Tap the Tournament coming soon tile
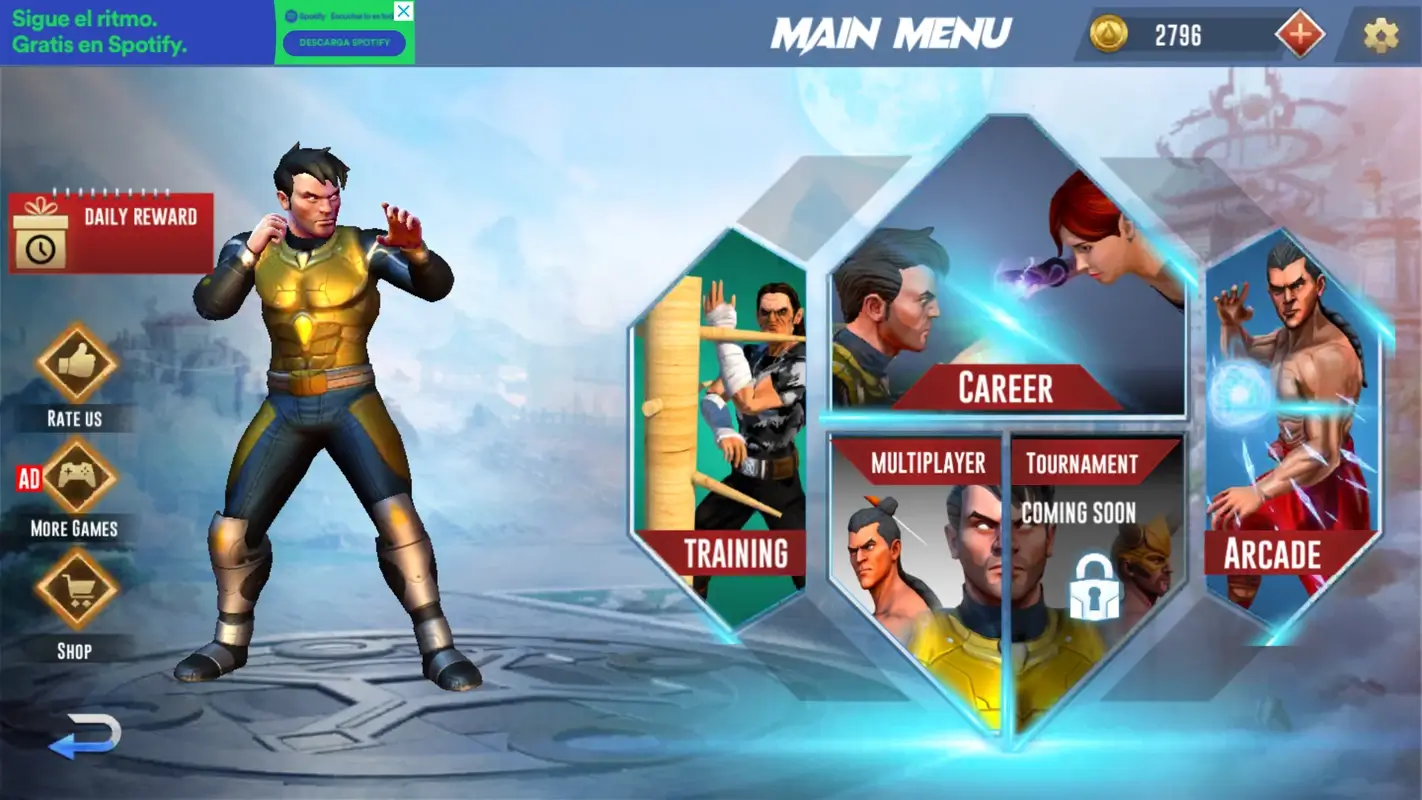Image resolution: width=1422 pixels, height=800 pixels. point(1081,463)
